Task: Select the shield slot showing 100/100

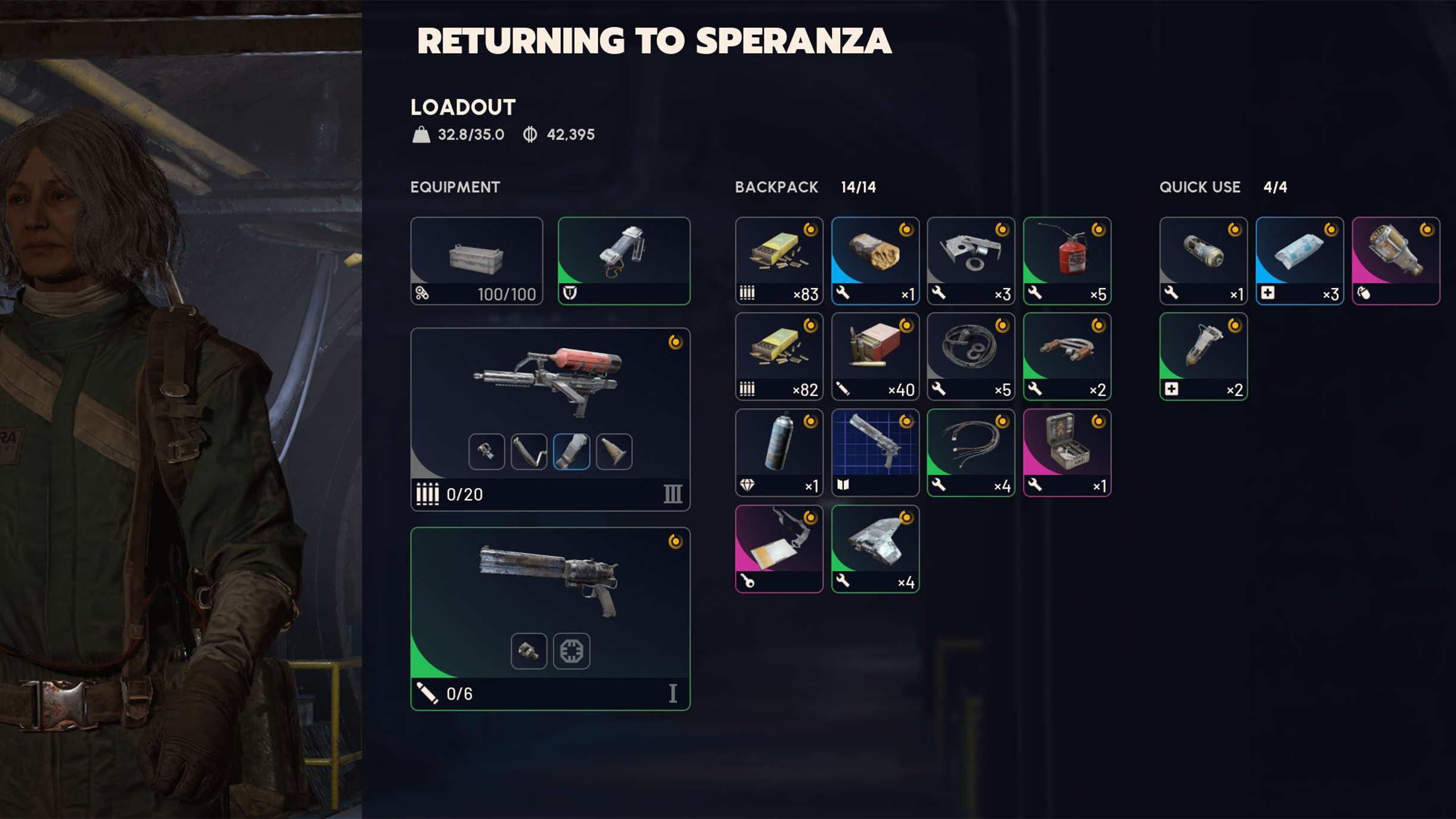Action: pos(476,261)
